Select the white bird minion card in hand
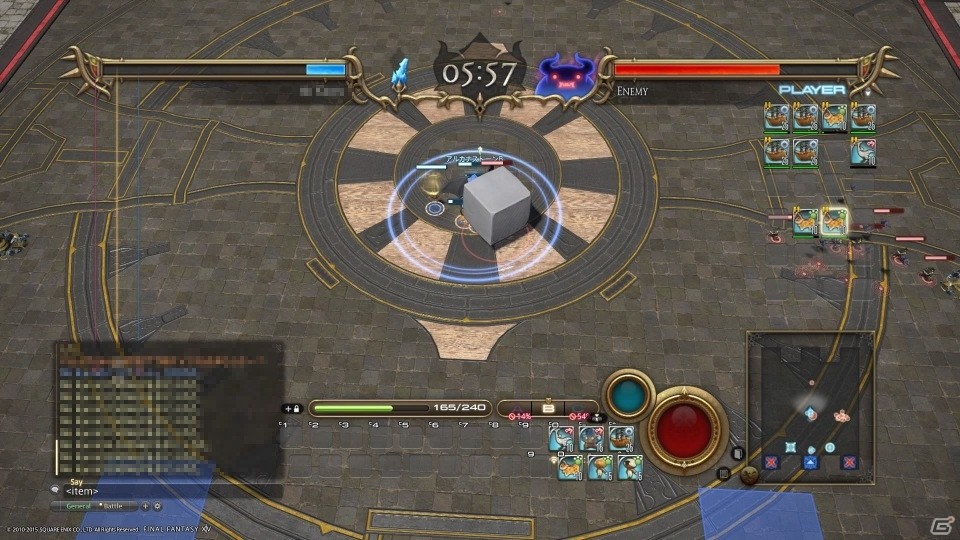The image size is (960, 540). [562, 438]
